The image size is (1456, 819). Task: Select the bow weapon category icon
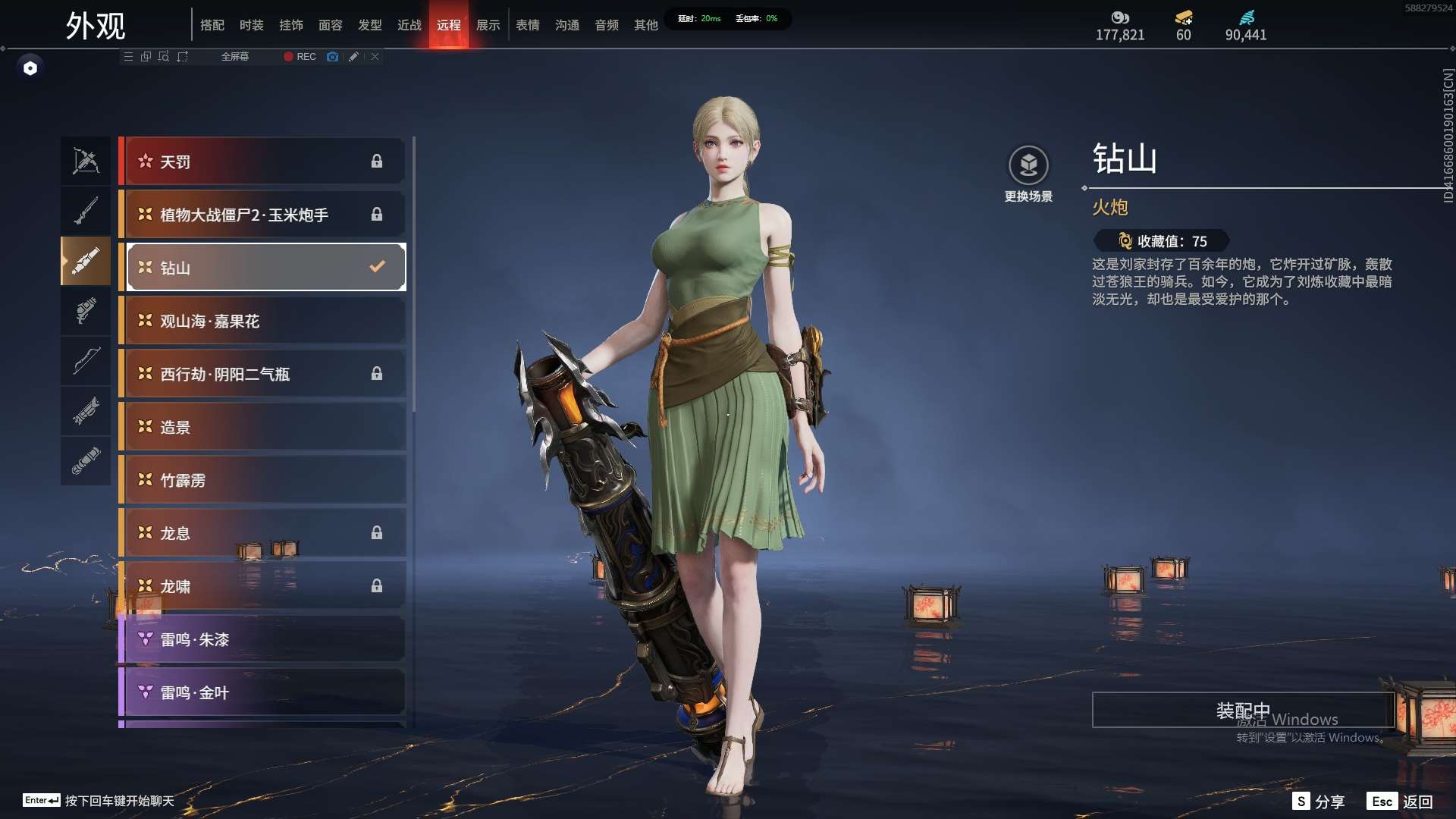pyautogui.click(x=86, y=361)
